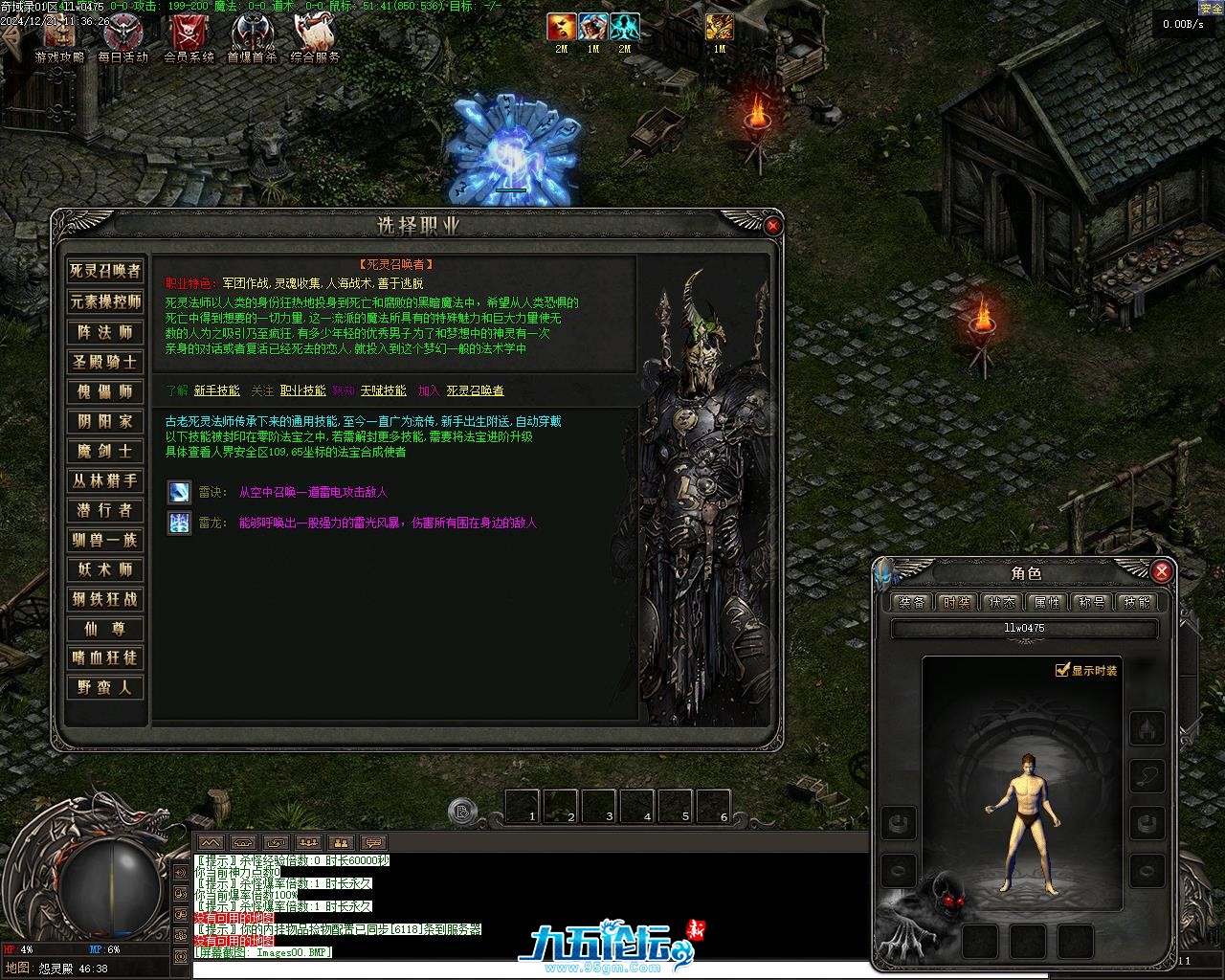
Task: Switch to the 技能 tab
Action: (1137, 602)
